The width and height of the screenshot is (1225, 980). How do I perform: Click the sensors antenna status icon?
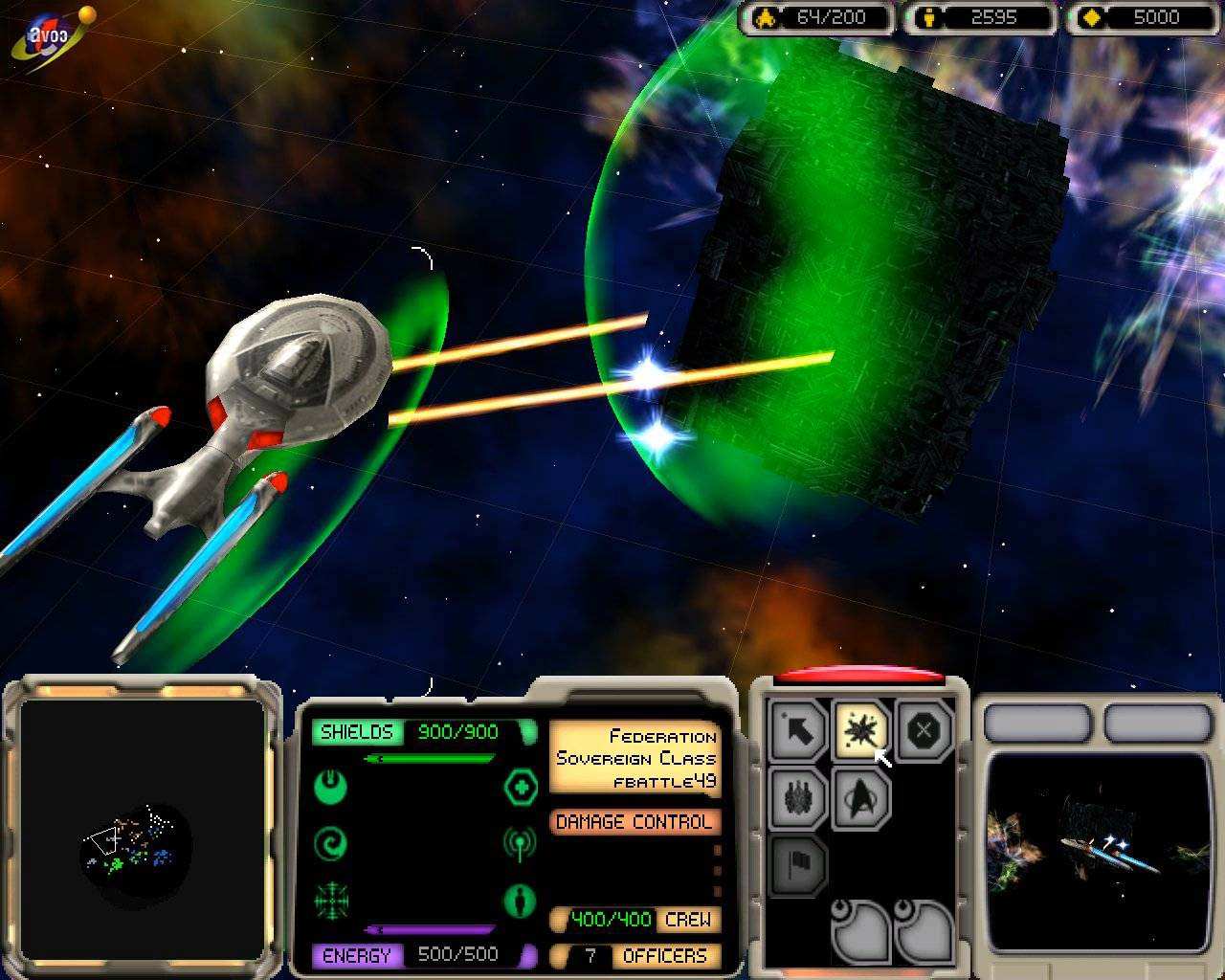click(520, 844)
